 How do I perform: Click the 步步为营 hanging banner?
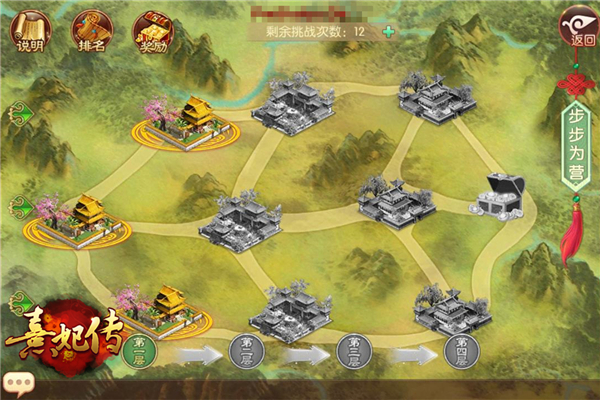point(577,140)
